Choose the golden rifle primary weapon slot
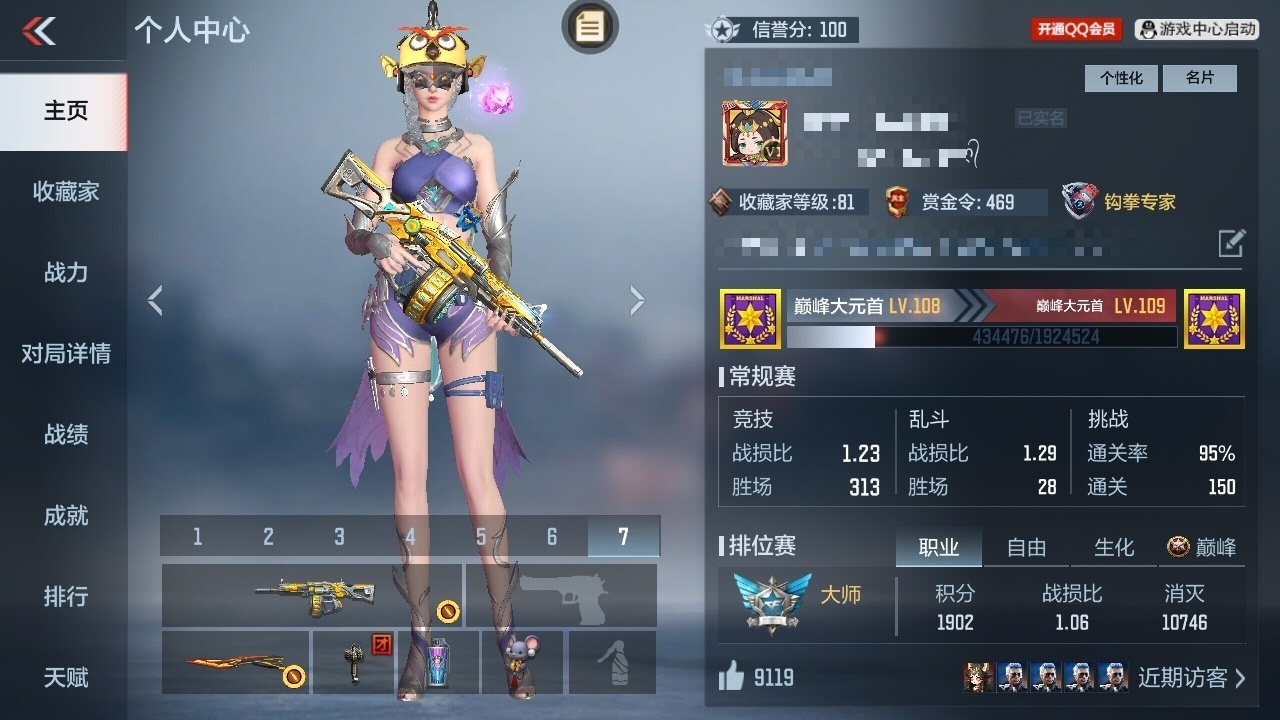This screenshot has height=720, width=1280. pos(312,595)
